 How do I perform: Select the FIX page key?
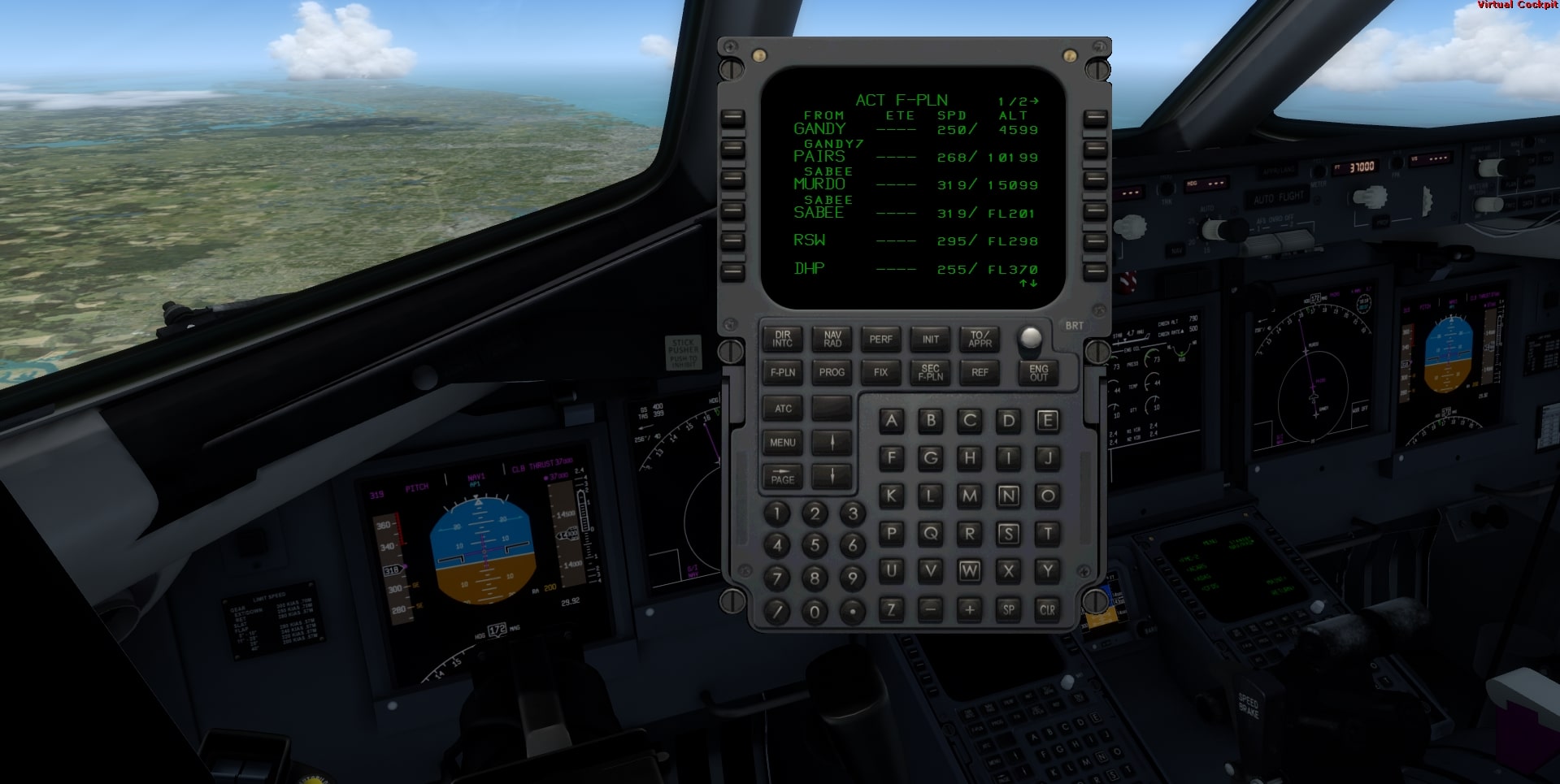(x=881, y=372)
